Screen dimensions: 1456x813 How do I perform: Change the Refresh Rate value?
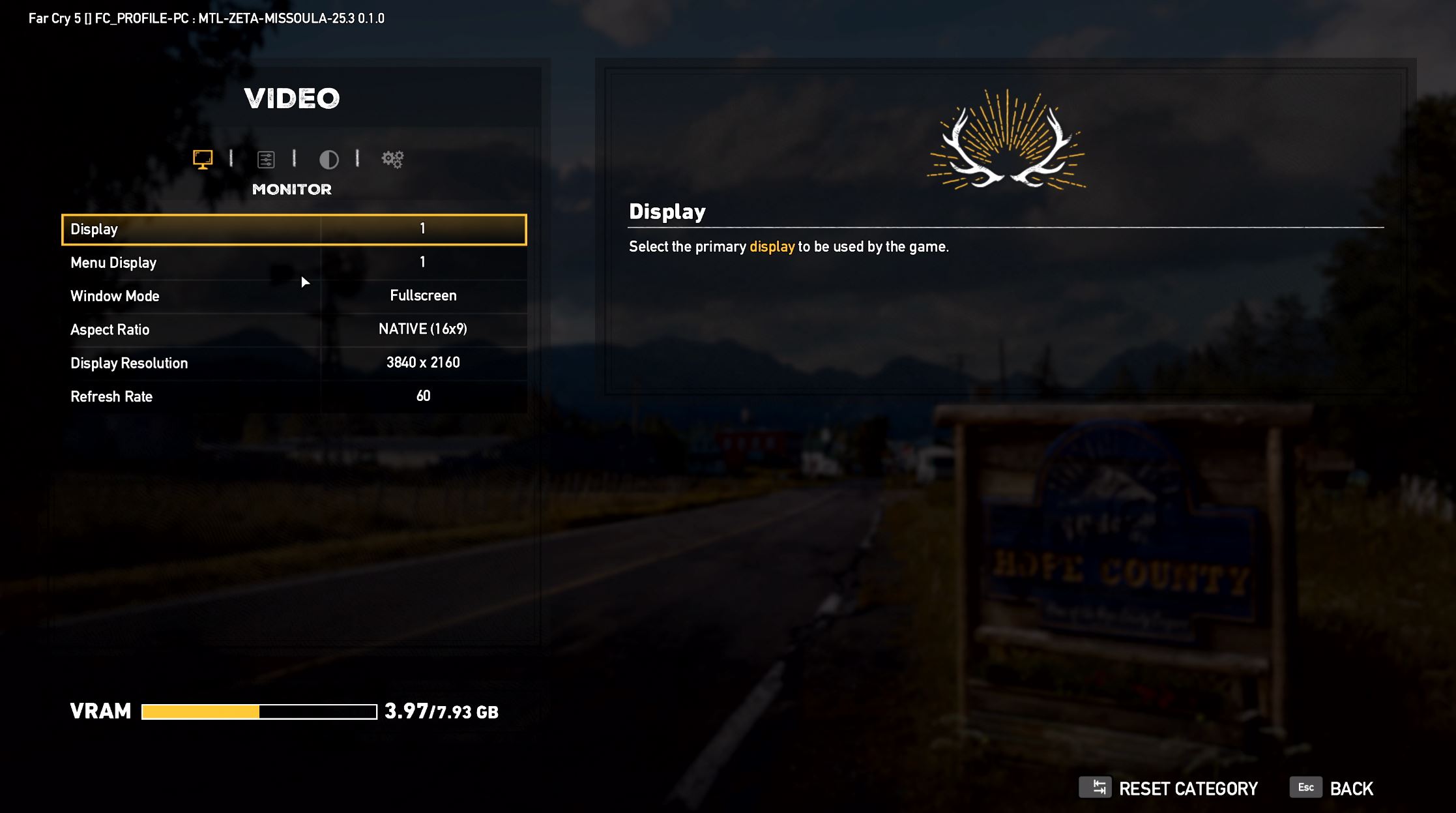[424, 396]
